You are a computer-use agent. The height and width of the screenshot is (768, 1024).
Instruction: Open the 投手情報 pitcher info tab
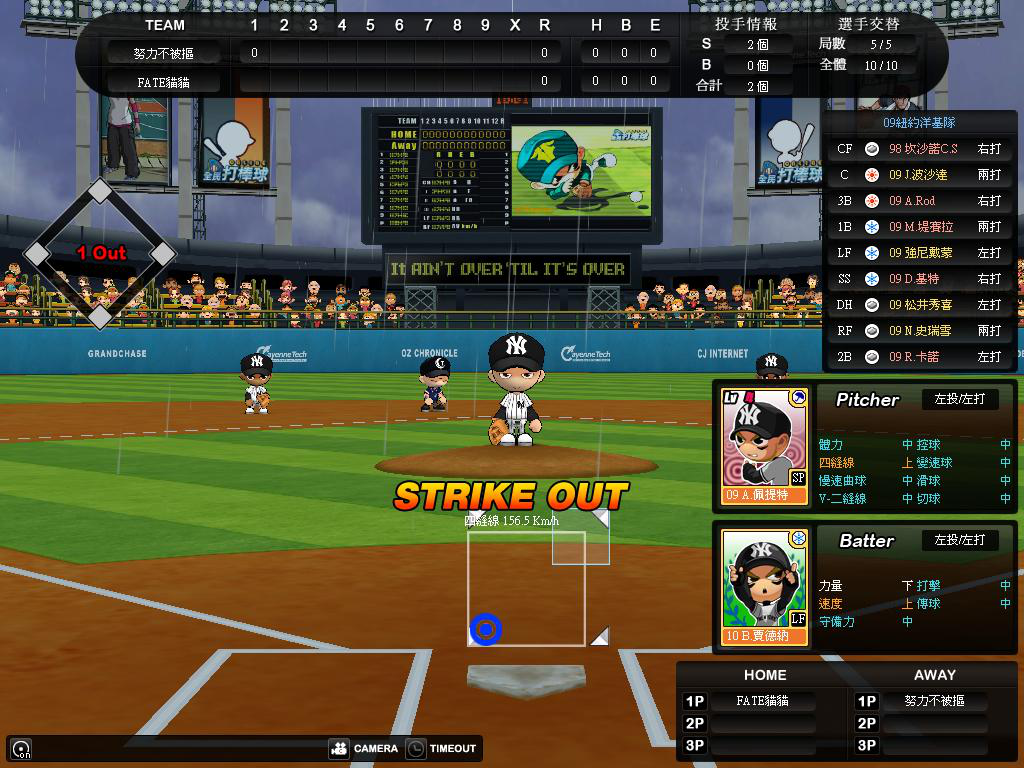pos(746,24)
